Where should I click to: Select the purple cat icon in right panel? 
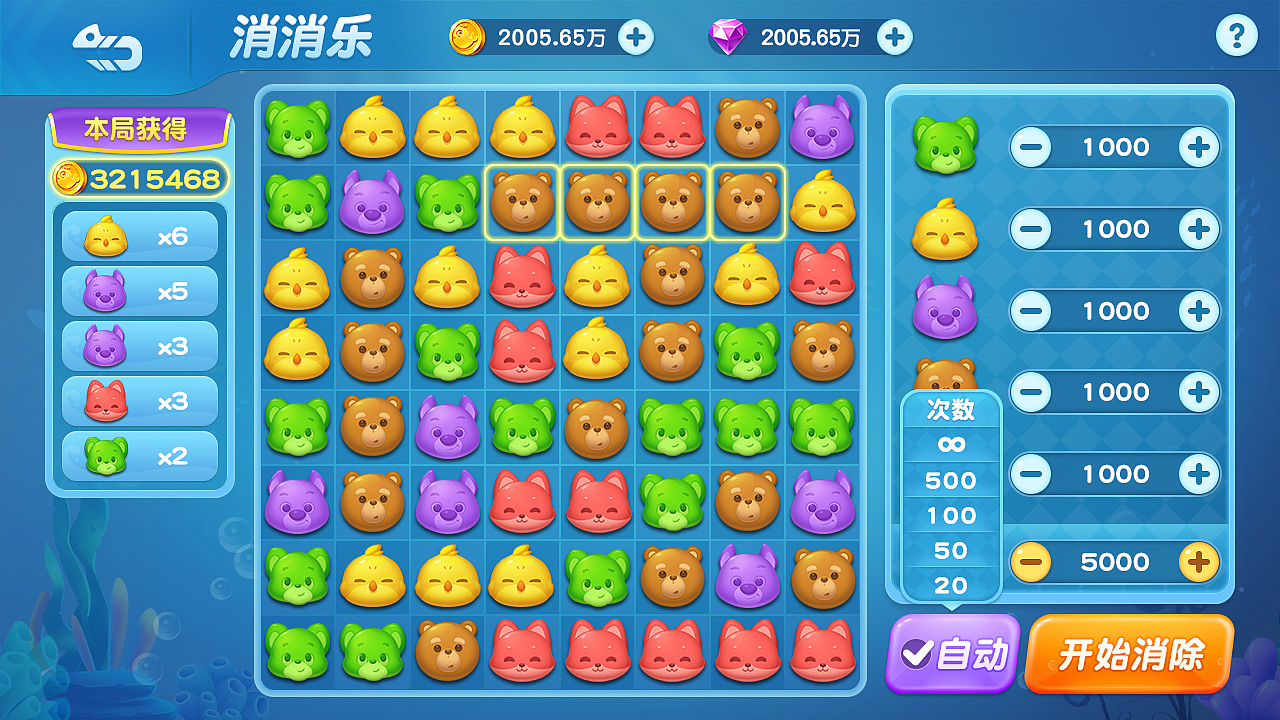pos(946,310)
